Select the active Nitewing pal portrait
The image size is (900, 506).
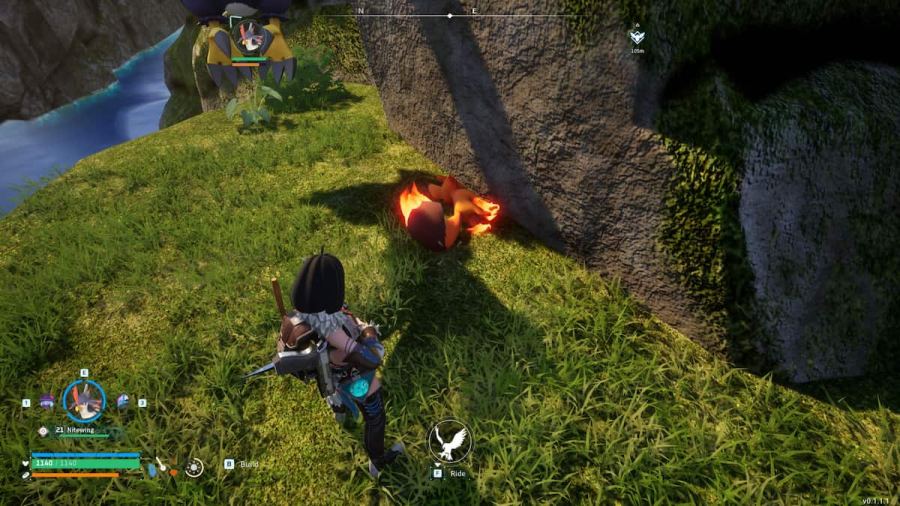(84, 400)
